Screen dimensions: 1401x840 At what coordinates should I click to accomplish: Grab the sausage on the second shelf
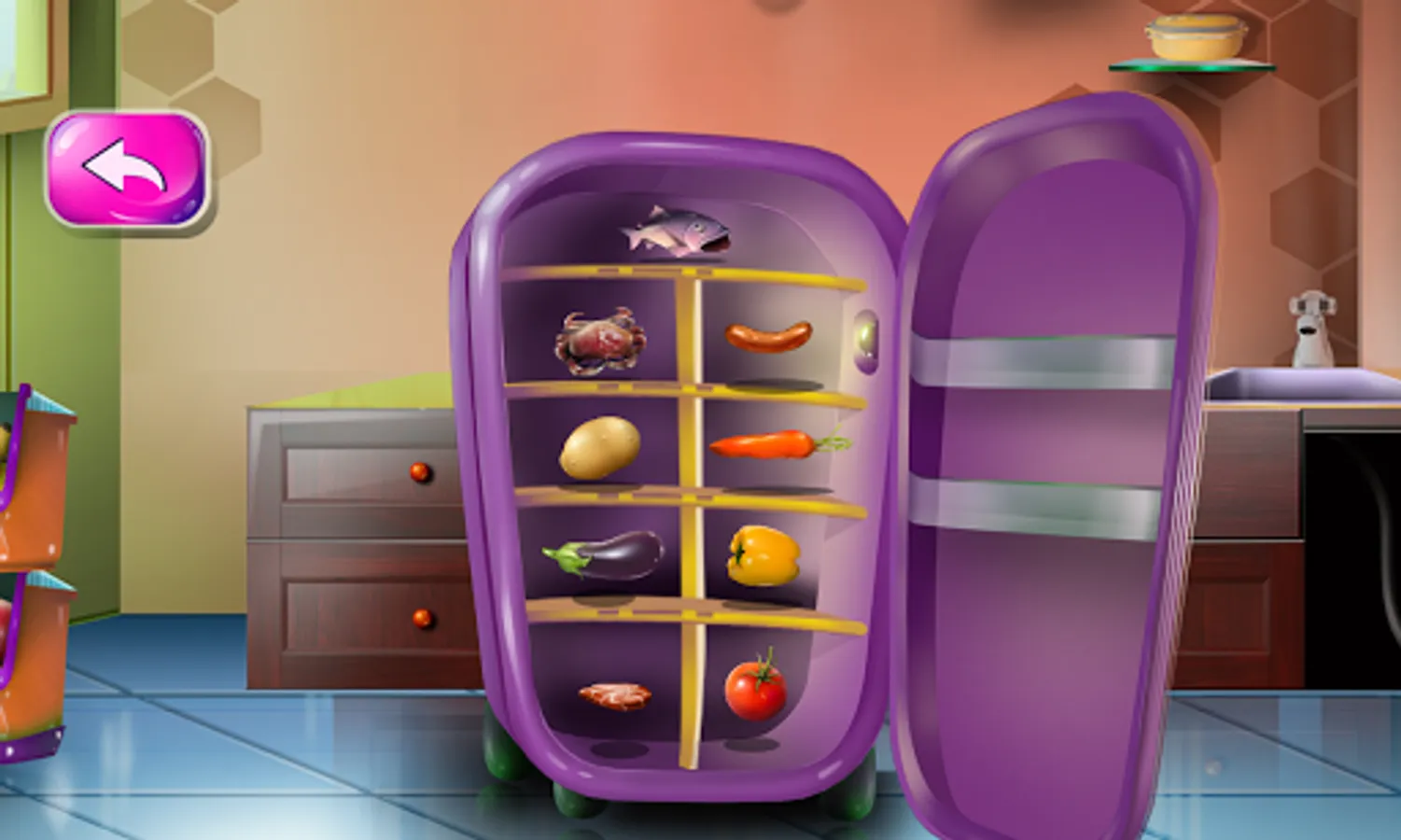coord(767,338)
